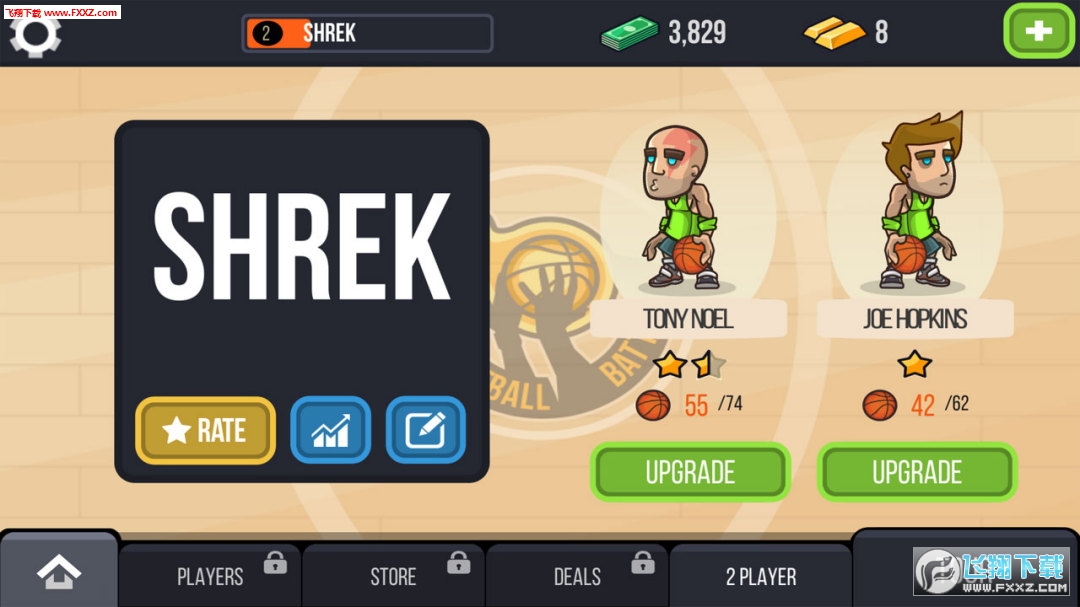1080x607 pixels.
Task: Open the settings gear icon
Action: (35, 33)
